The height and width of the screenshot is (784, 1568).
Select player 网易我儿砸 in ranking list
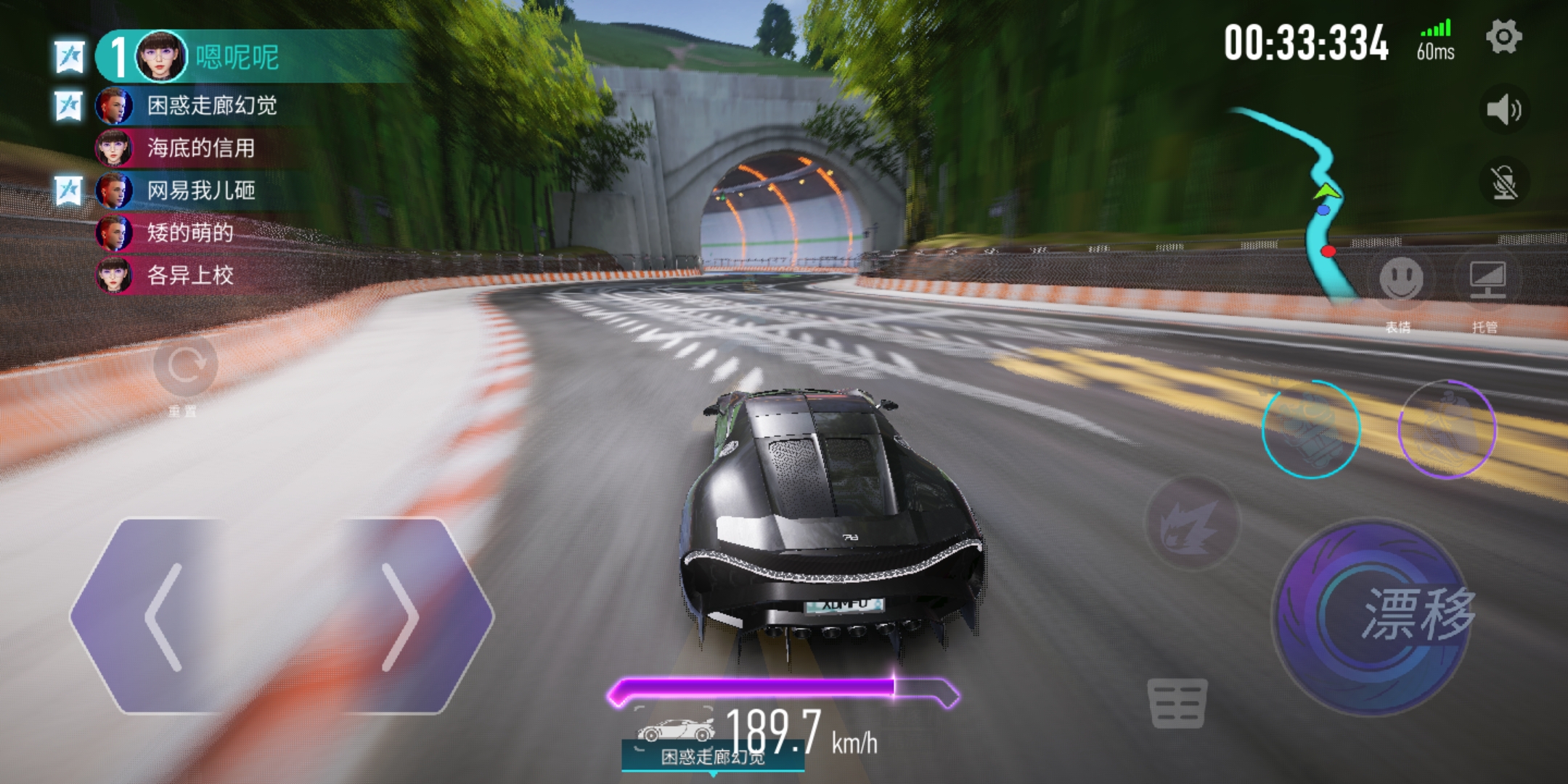point(200,191)
